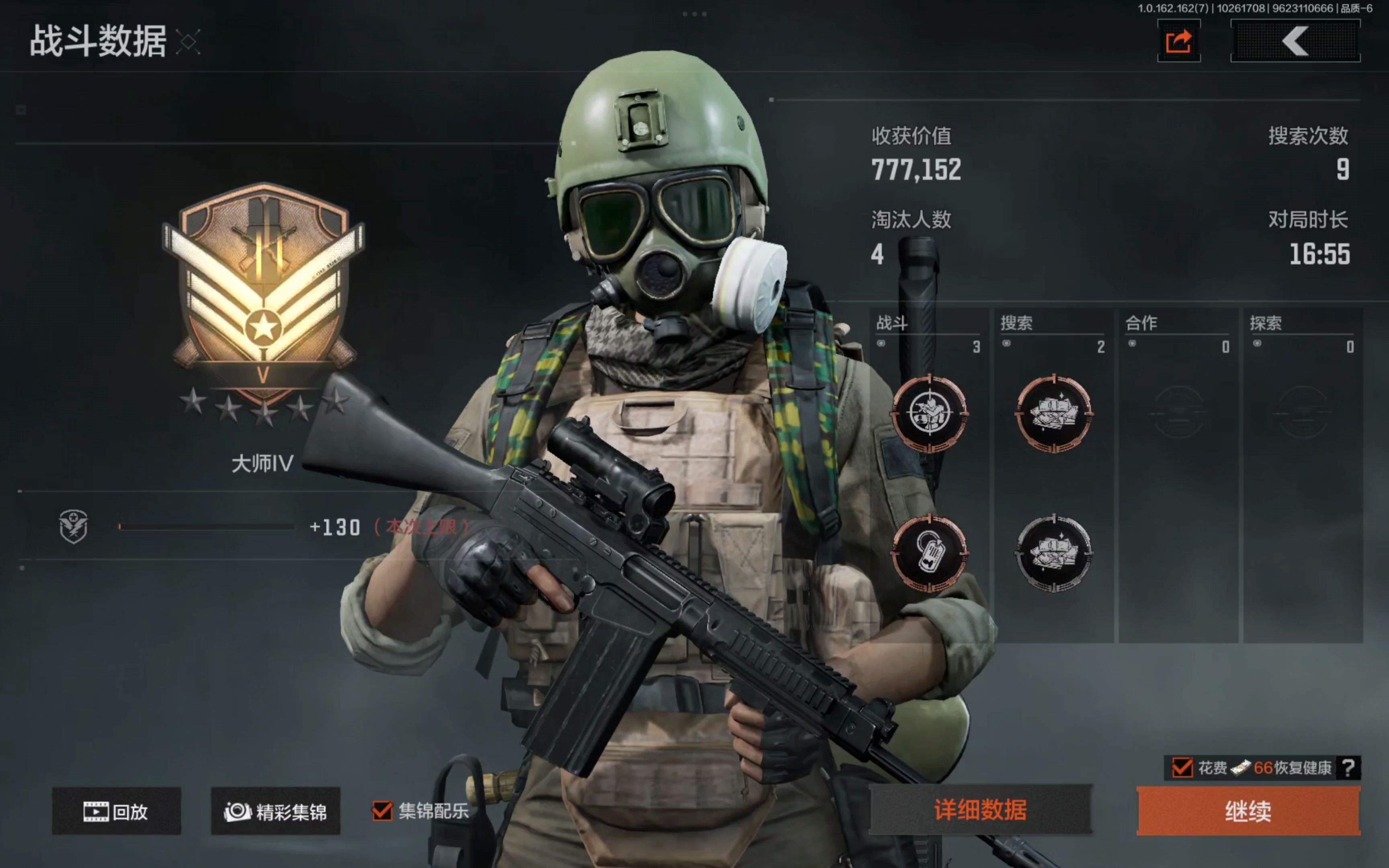
Task: Share the battle results
Action: [1178, 41]
